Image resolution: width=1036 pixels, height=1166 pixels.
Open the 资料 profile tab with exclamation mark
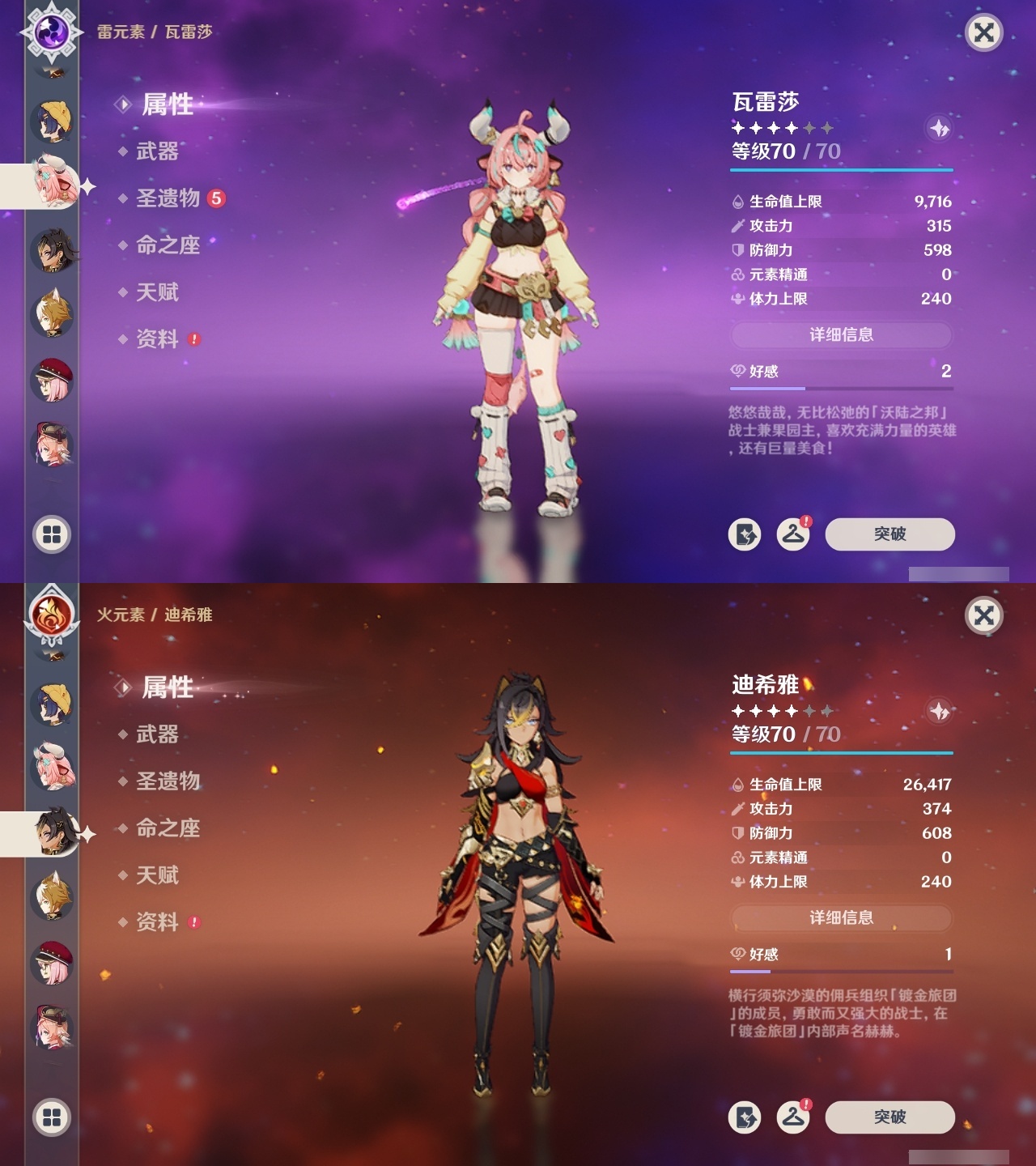pyautogui.click(x=156, y=340)
